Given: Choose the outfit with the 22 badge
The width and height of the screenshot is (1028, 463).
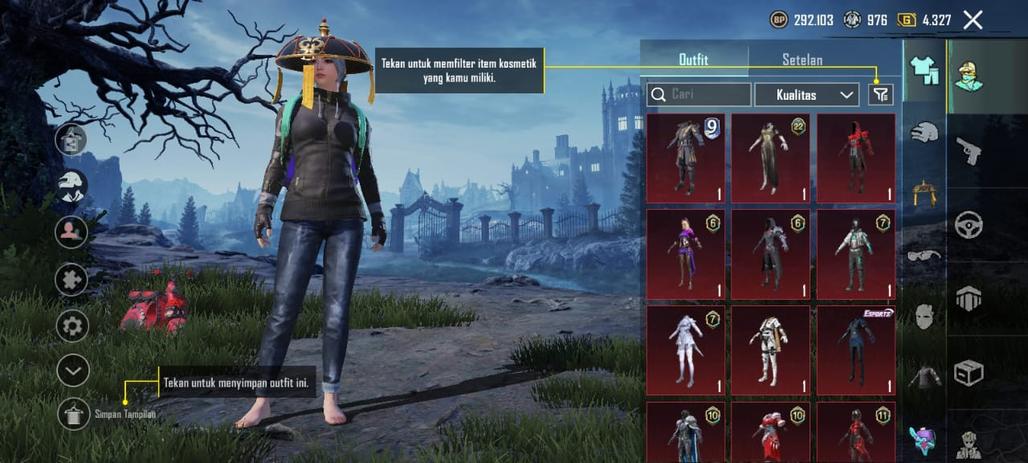Looking at the screenshot, I should pos(770,157).
